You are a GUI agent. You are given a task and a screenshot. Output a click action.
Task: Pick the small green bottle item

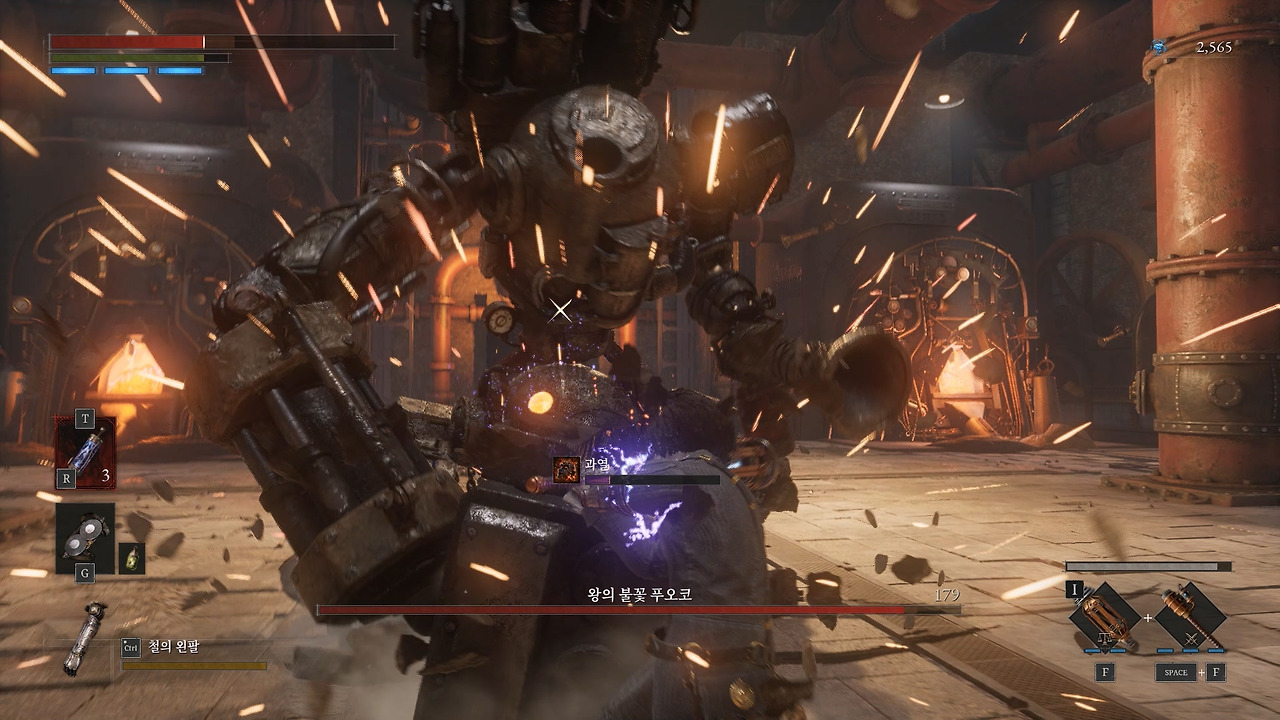pos(131,558)
